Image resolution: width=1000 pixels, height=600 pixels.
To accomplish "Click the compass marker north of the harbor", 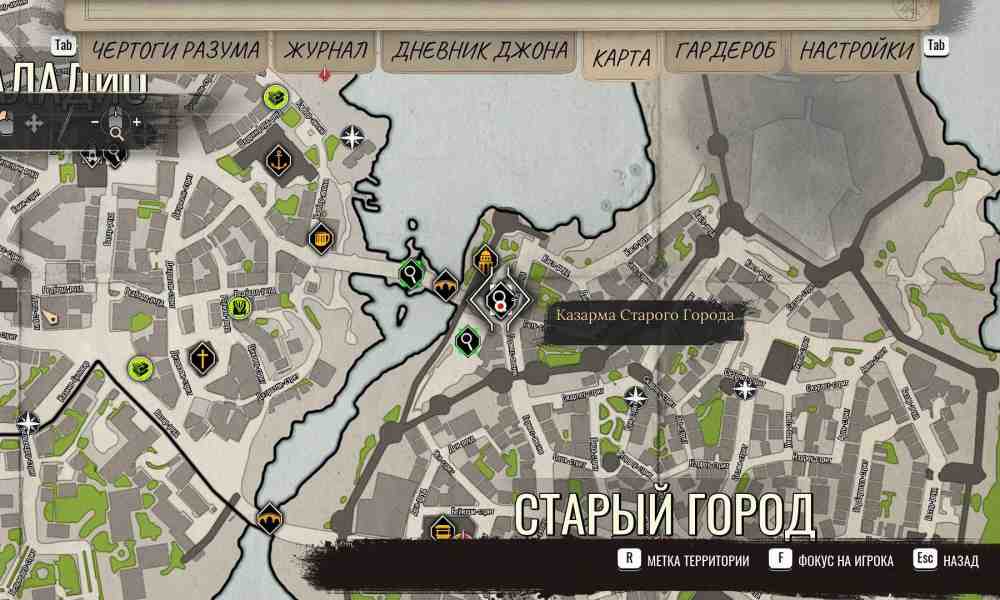I will point(352,137).
